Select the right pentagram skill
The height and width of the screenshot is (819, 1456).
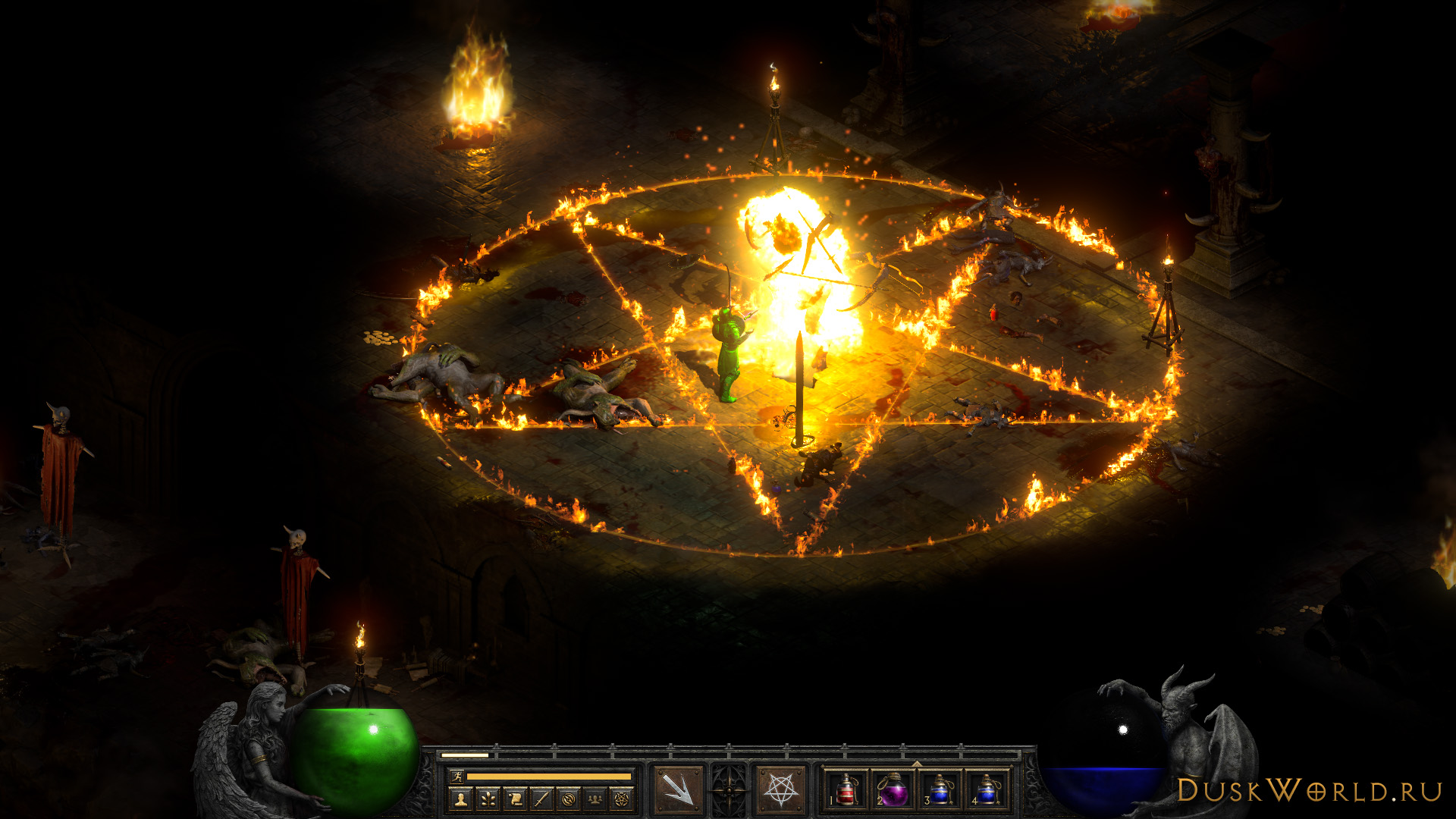point(781,789)
